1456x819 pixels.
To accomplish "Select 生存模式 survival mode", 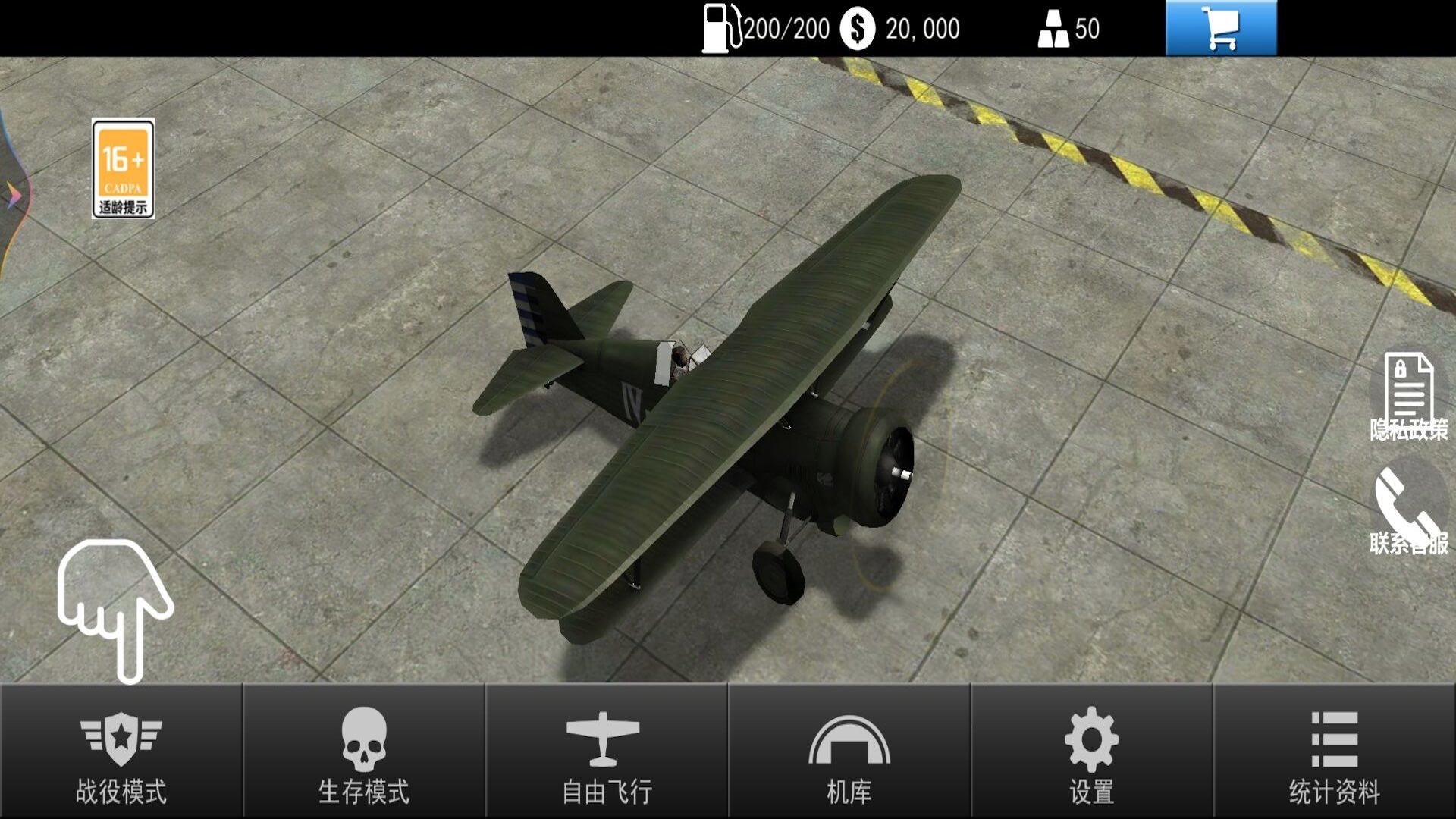I will [364, 752].
